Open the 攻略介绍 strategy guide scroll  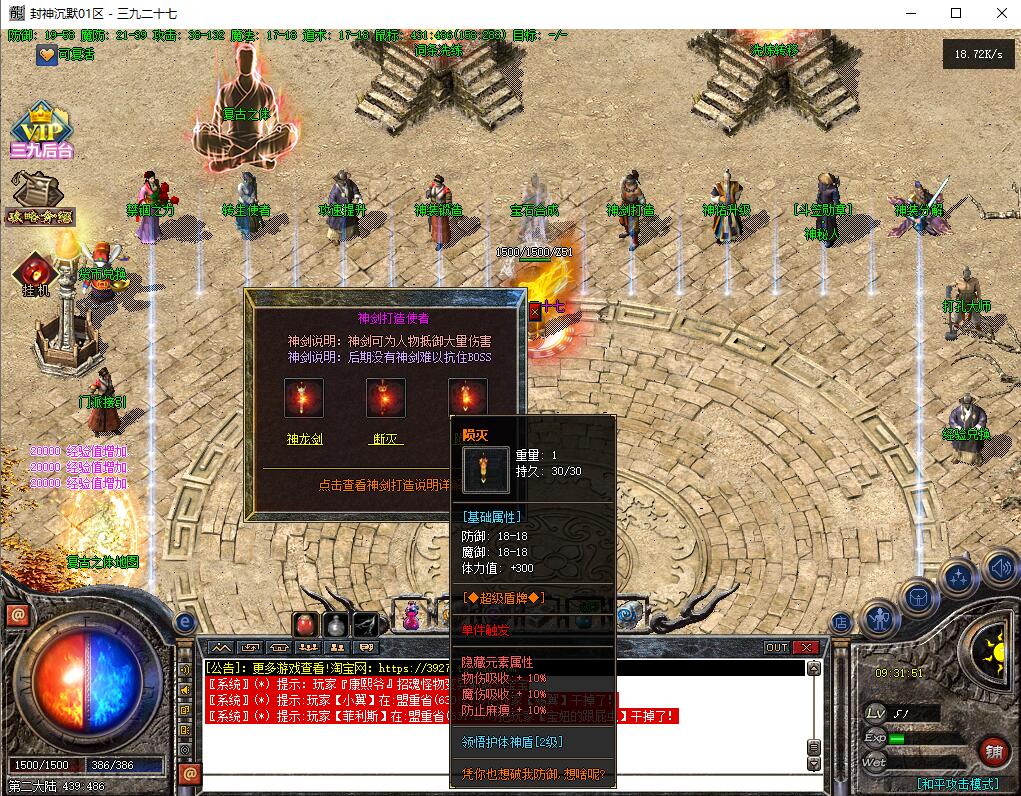40,197
